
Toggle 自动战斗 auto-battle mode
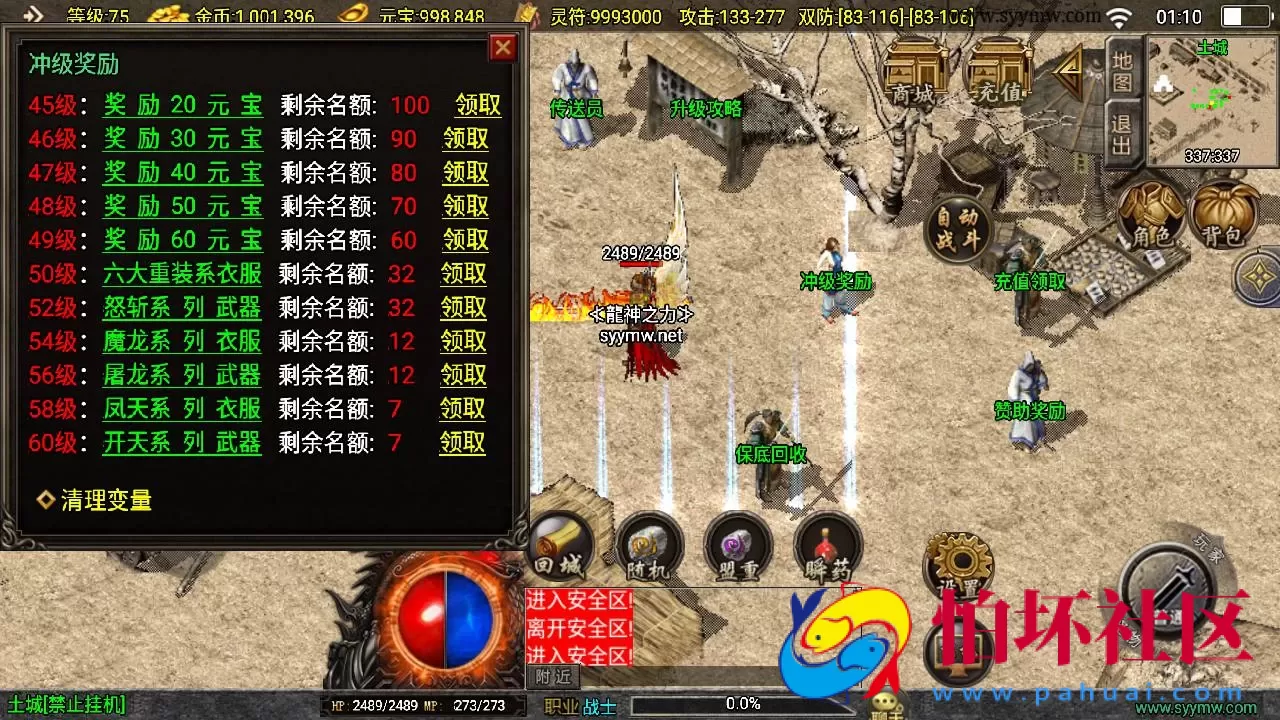(959, 229)
